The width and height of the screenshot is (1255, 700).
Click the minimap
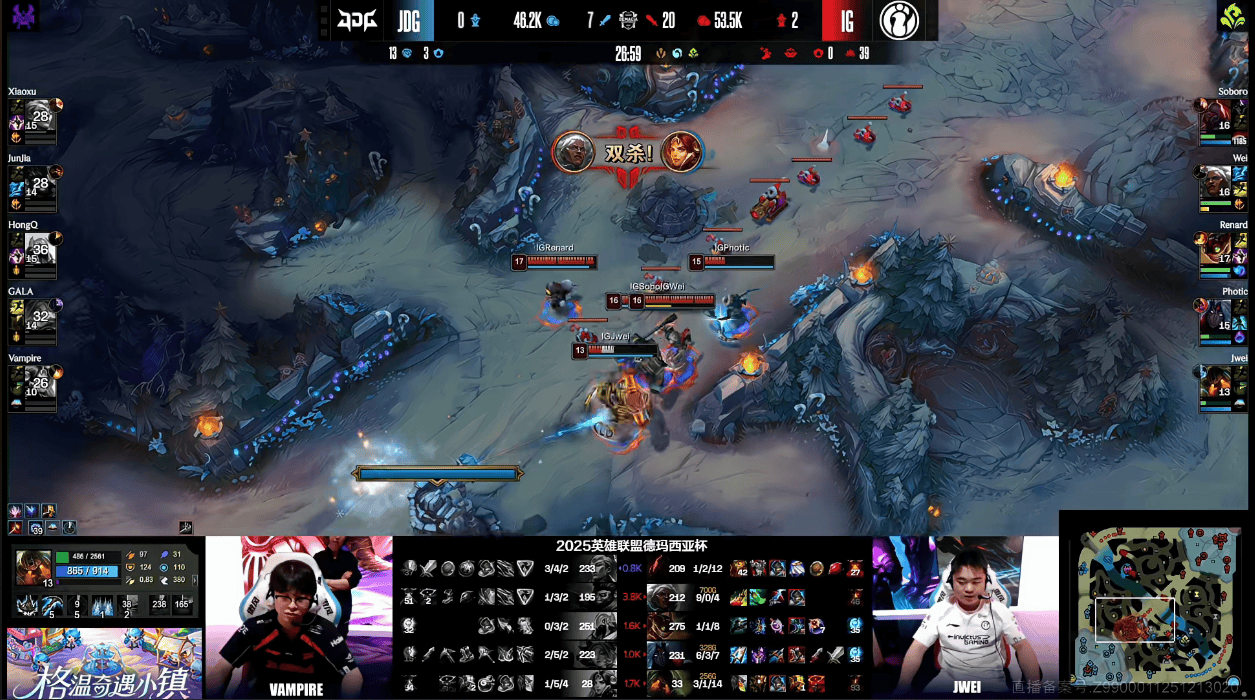point(1155,605)
